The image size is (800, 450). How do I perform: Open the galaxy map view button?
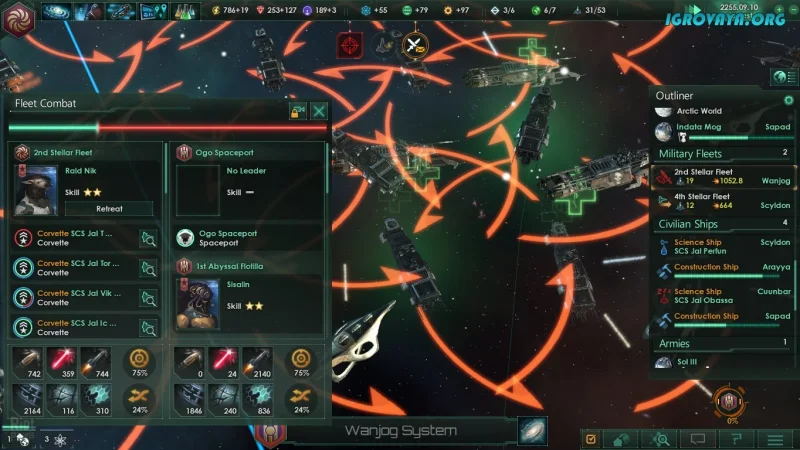pyautogui.click(x=532, y=430)
